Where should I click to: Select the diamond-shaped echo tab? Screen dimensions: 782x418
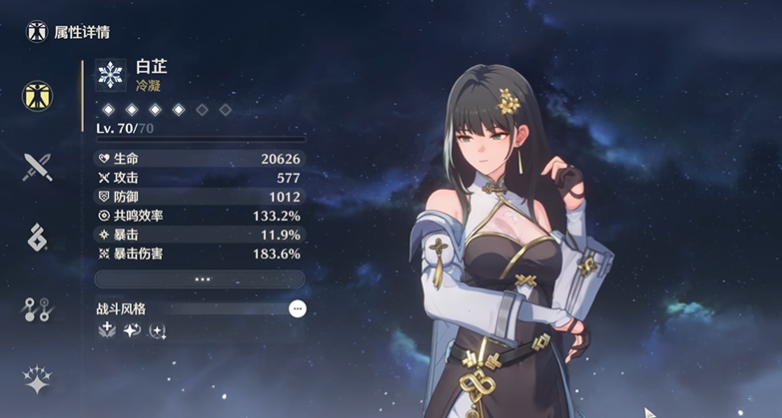pyautogui.click(x=37, y=237)
